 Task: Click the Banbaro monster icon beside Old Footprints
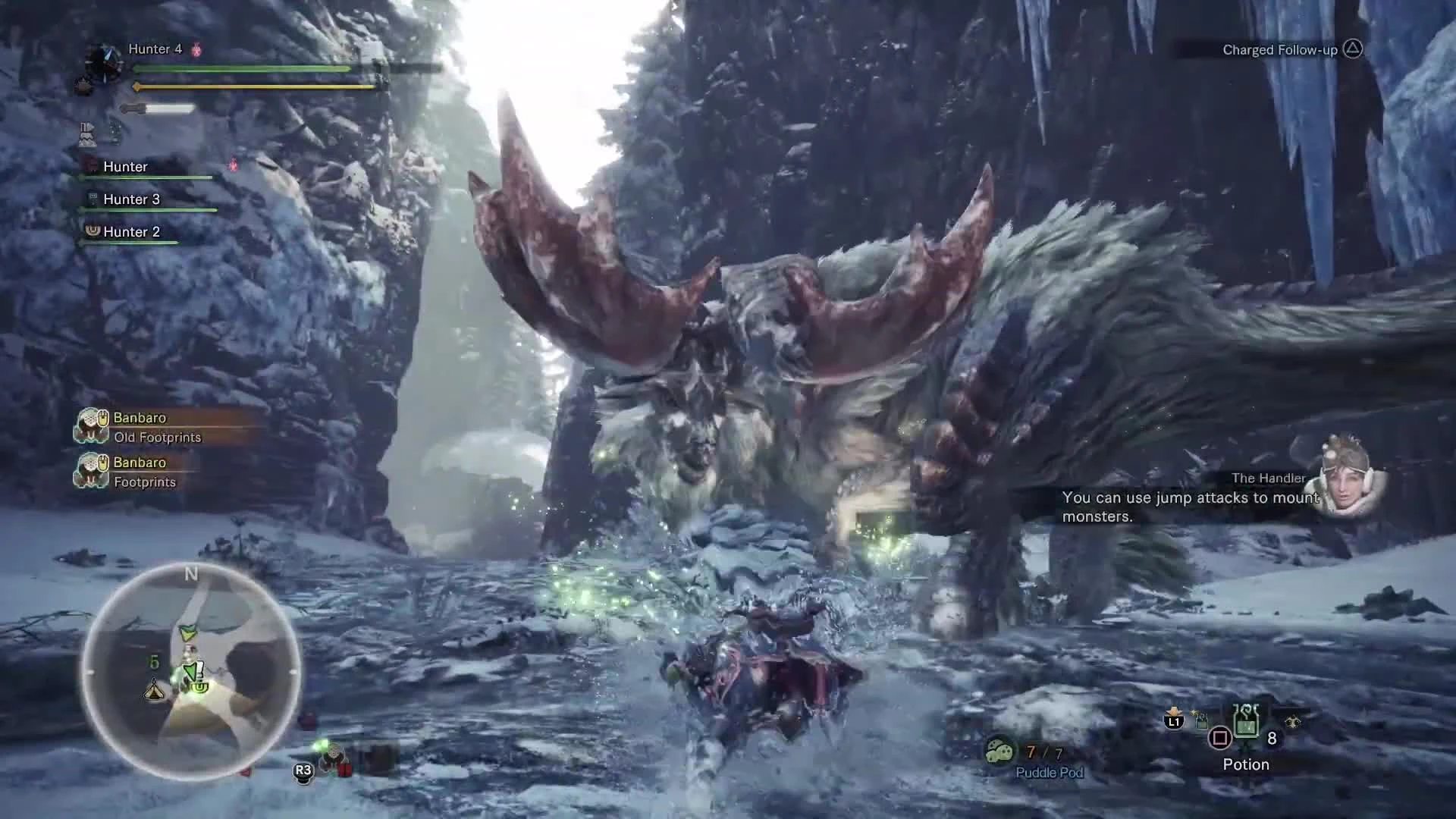click(90, 425)
